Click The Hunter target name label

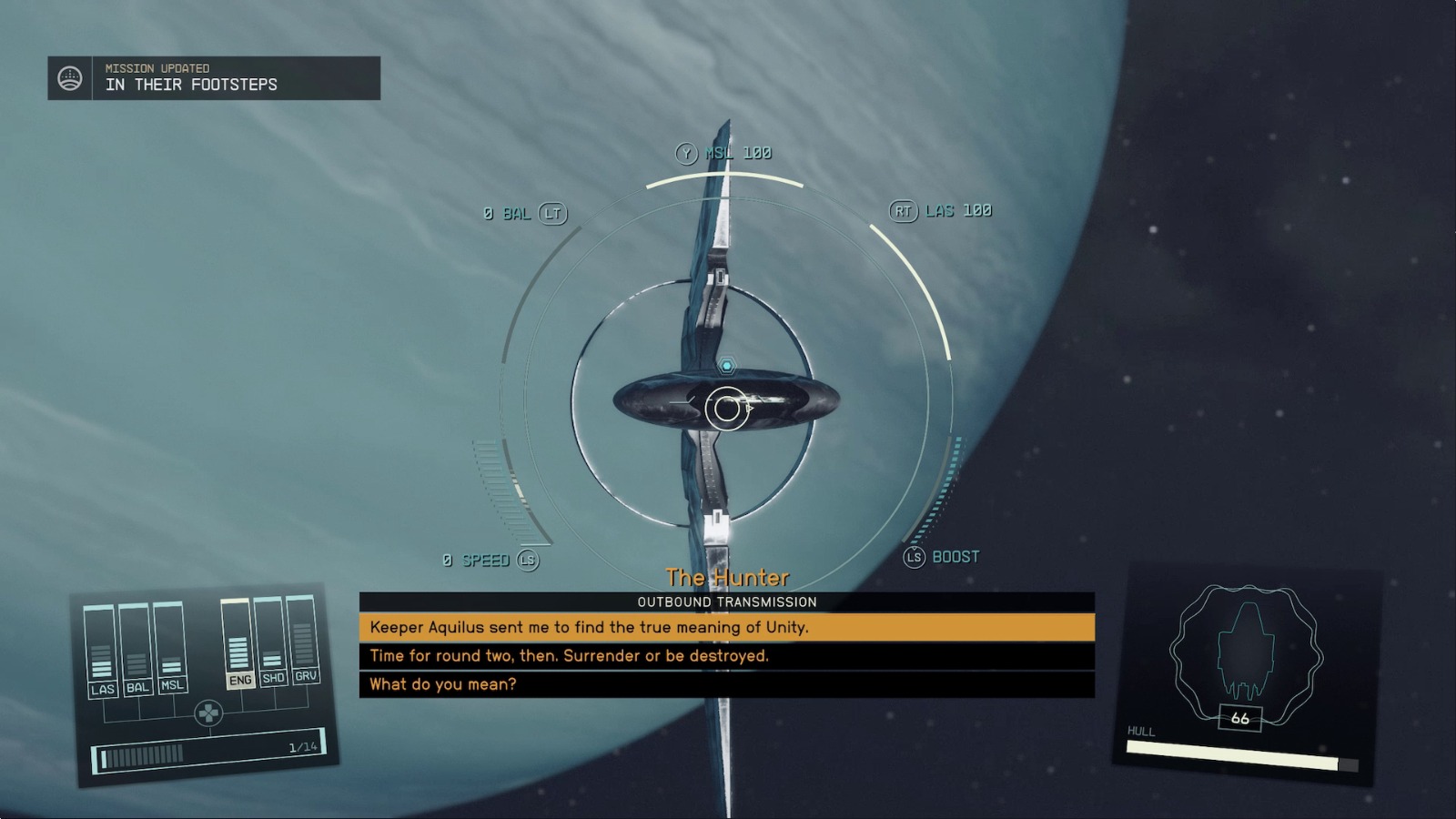(728, 577)
